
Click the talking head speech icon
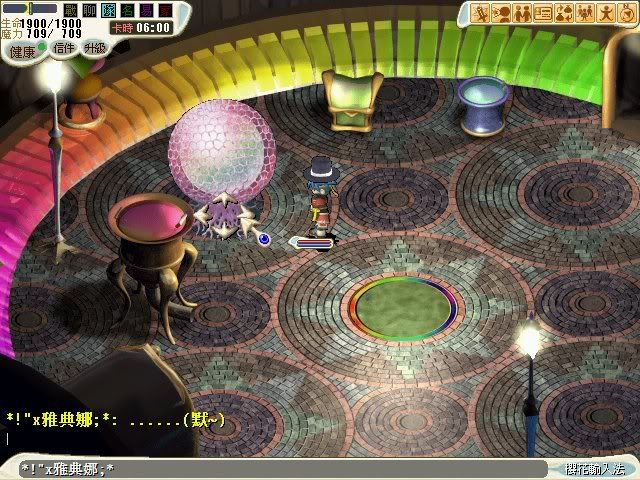pyautogui.click(x=499, y=13)
